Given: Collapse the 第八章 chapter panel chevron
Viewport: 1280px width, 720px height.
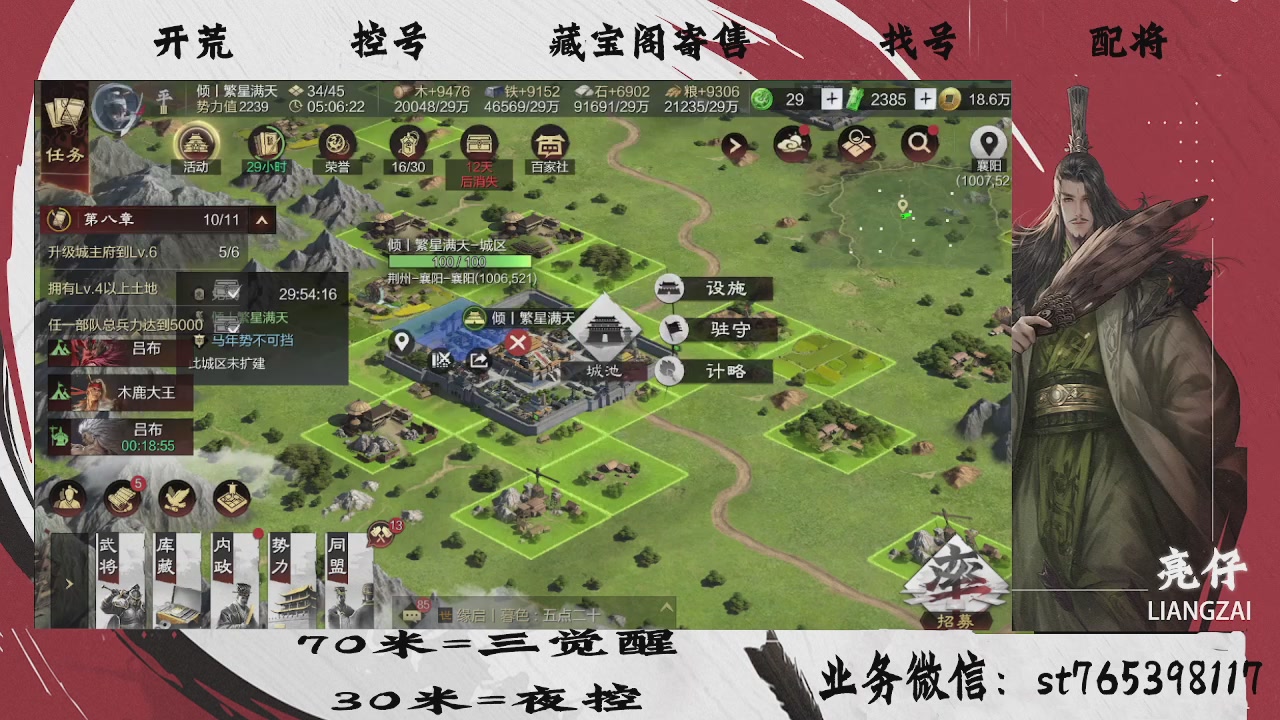Looking at the screenshot, I should pyautogui.click(x=262, y=219).
